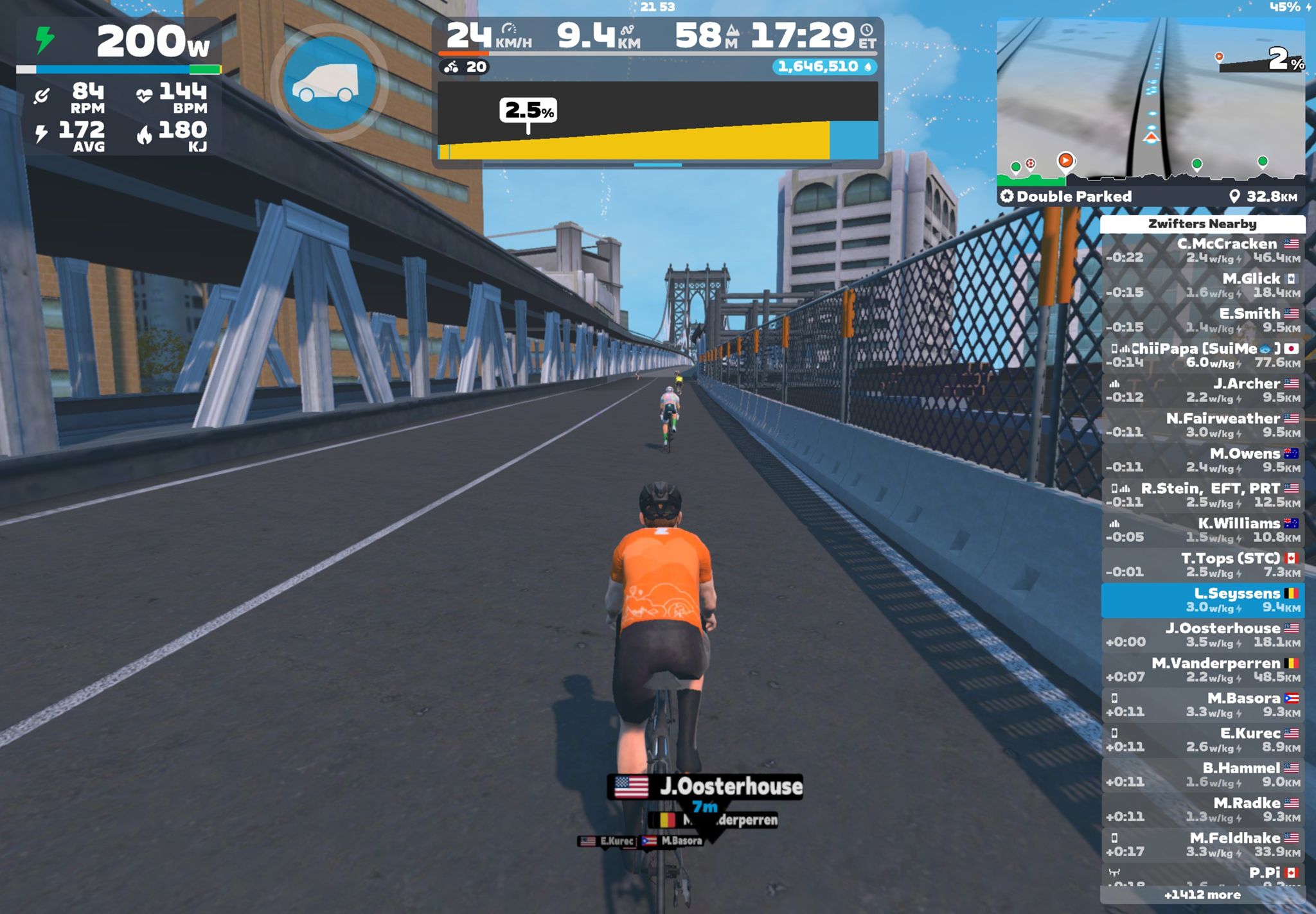View J.Archer in rider list
This screenshot has height=914, width=1316.
pos(1203,390)
